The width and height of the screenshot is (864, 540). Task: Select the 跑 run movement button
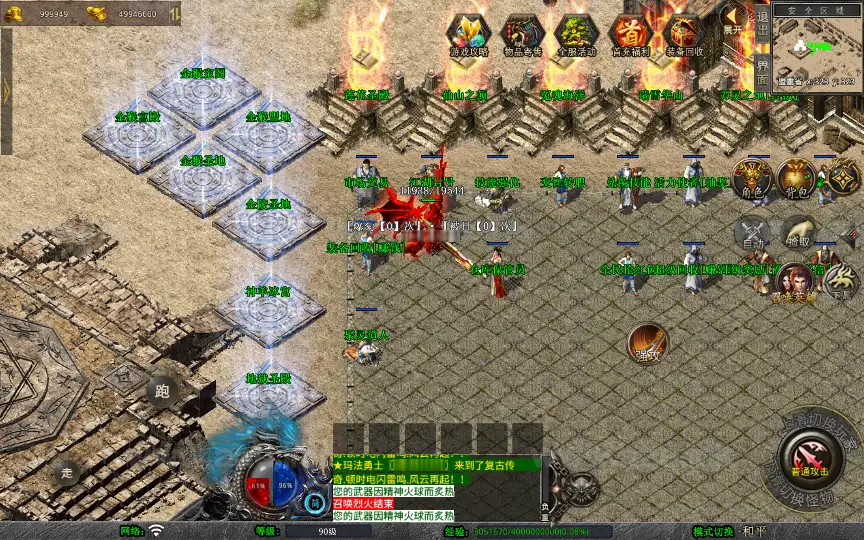click(163, 391)
